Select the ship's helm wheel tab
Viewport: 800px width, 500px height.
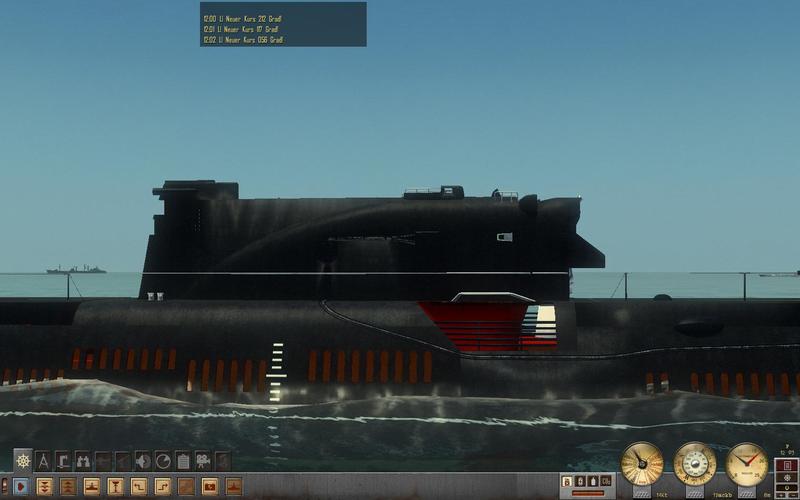pyautogui.click(x=22, y=461)
